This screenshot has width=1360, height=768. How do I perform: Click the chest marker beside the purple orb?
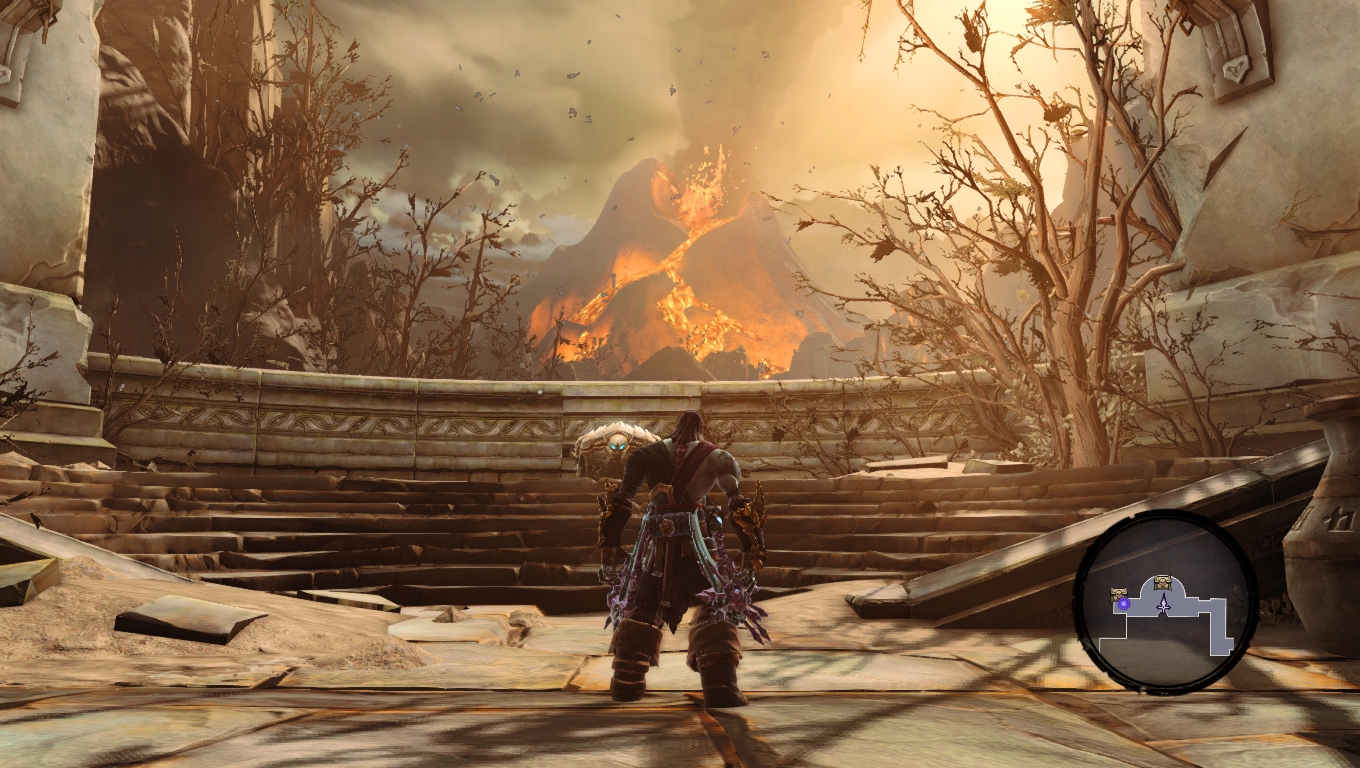tap(1119, 594)
